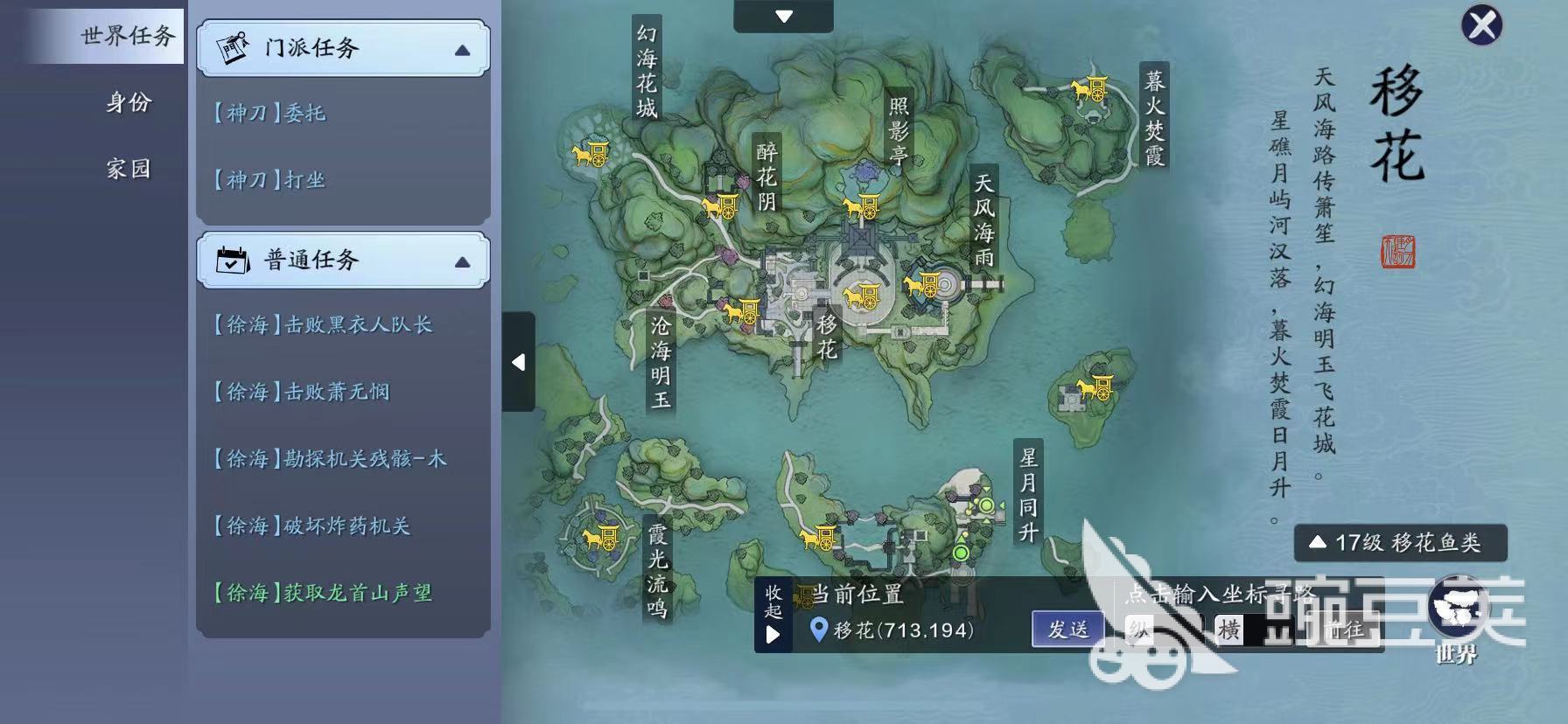Collapse the 普通任务 section

tap(462, 261)
